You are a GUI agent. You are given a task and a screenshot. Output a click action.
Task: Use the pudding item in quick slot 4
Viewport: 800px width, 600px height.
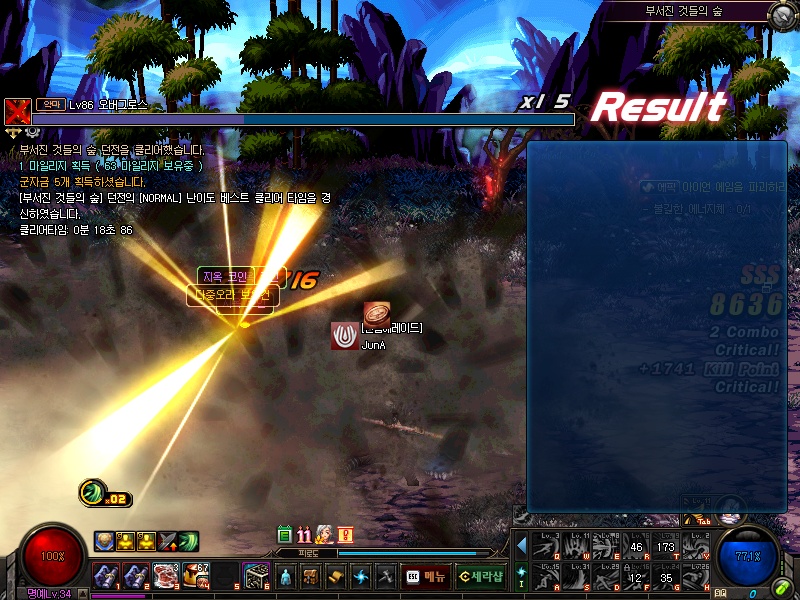196,576
